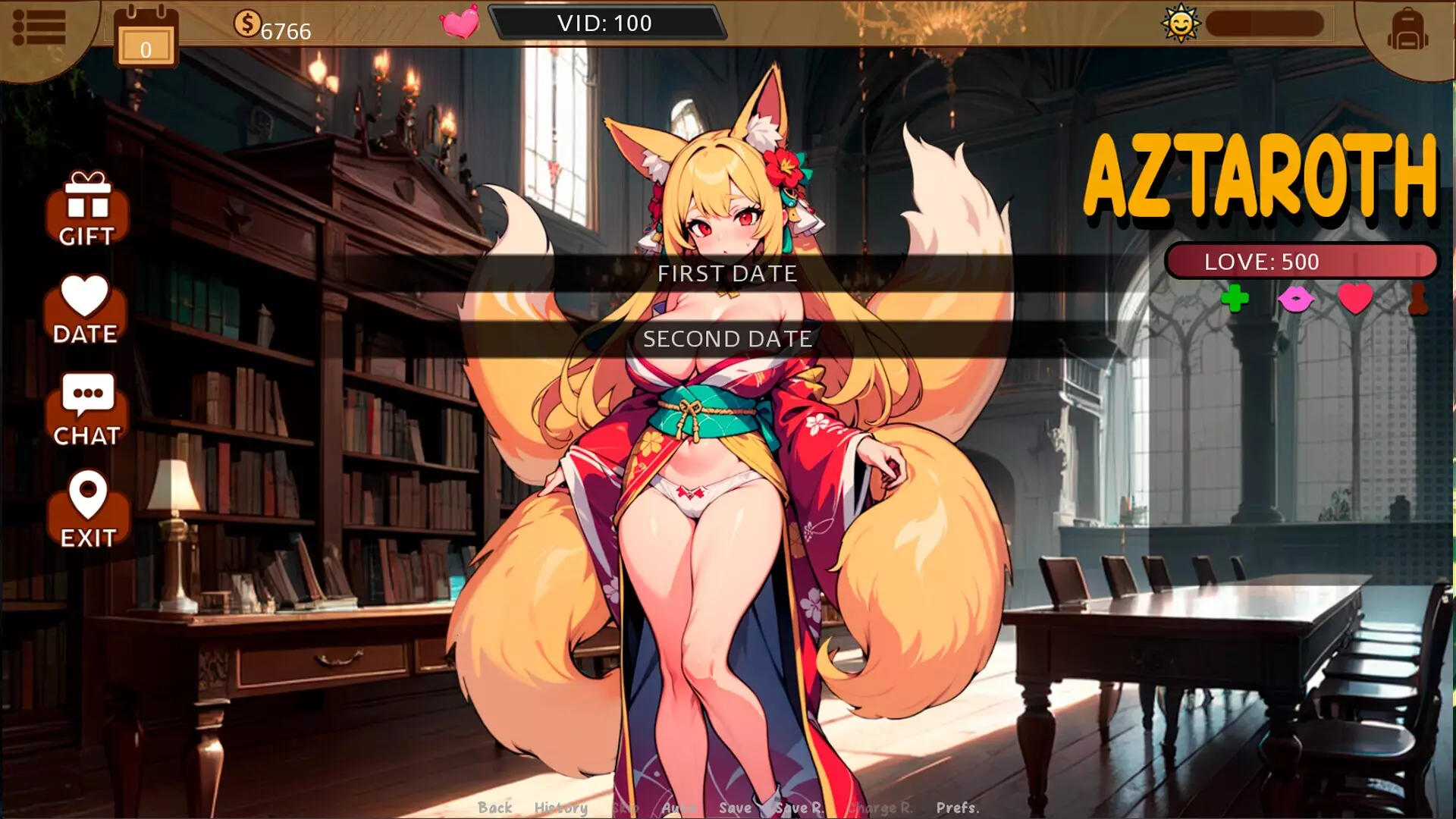Start the FIRST DATE option
1456x819 pixels.
coord(727,274)
